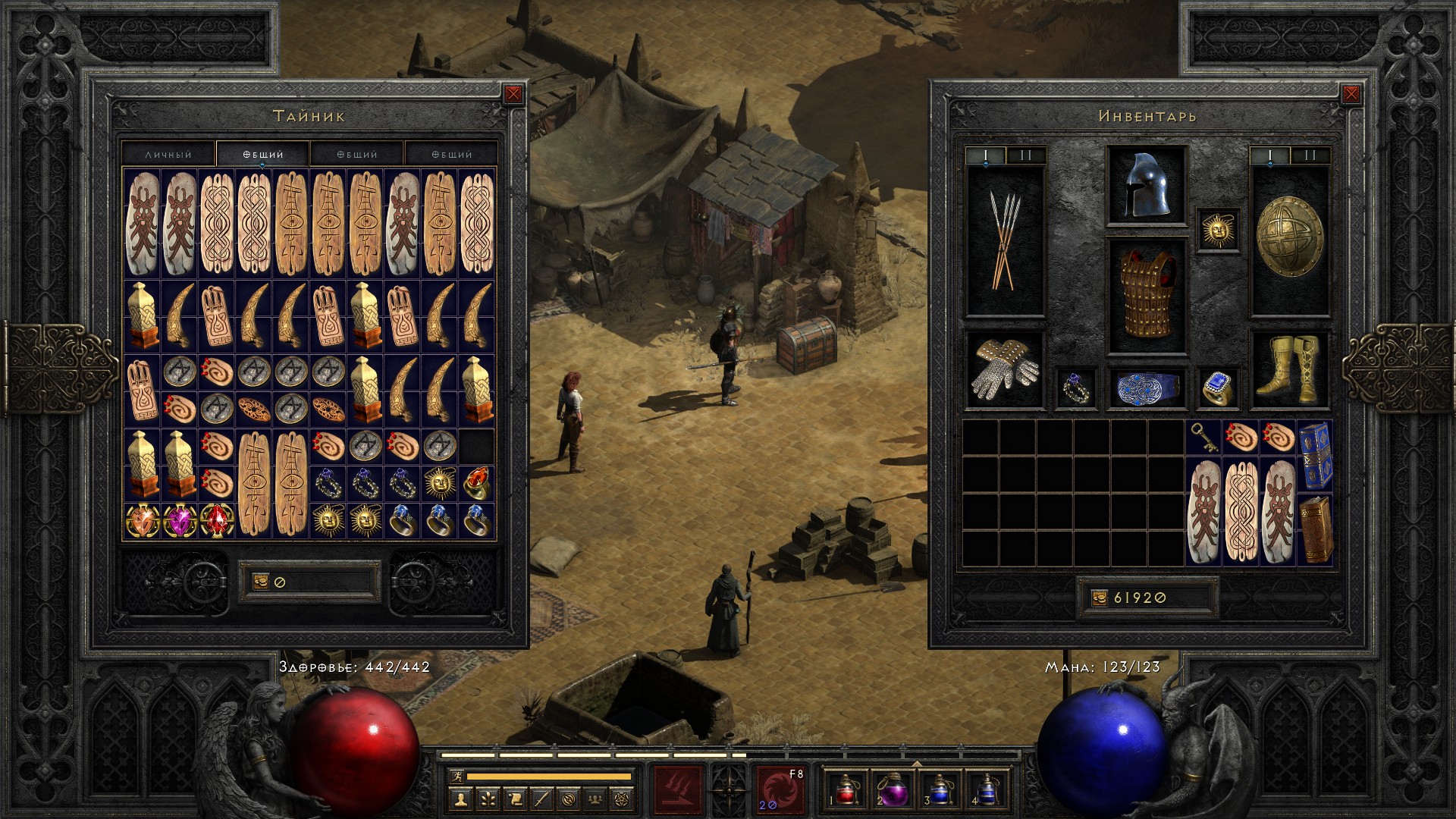
Task: Select the equipped helmet slot
Action: coord(1146,186)
